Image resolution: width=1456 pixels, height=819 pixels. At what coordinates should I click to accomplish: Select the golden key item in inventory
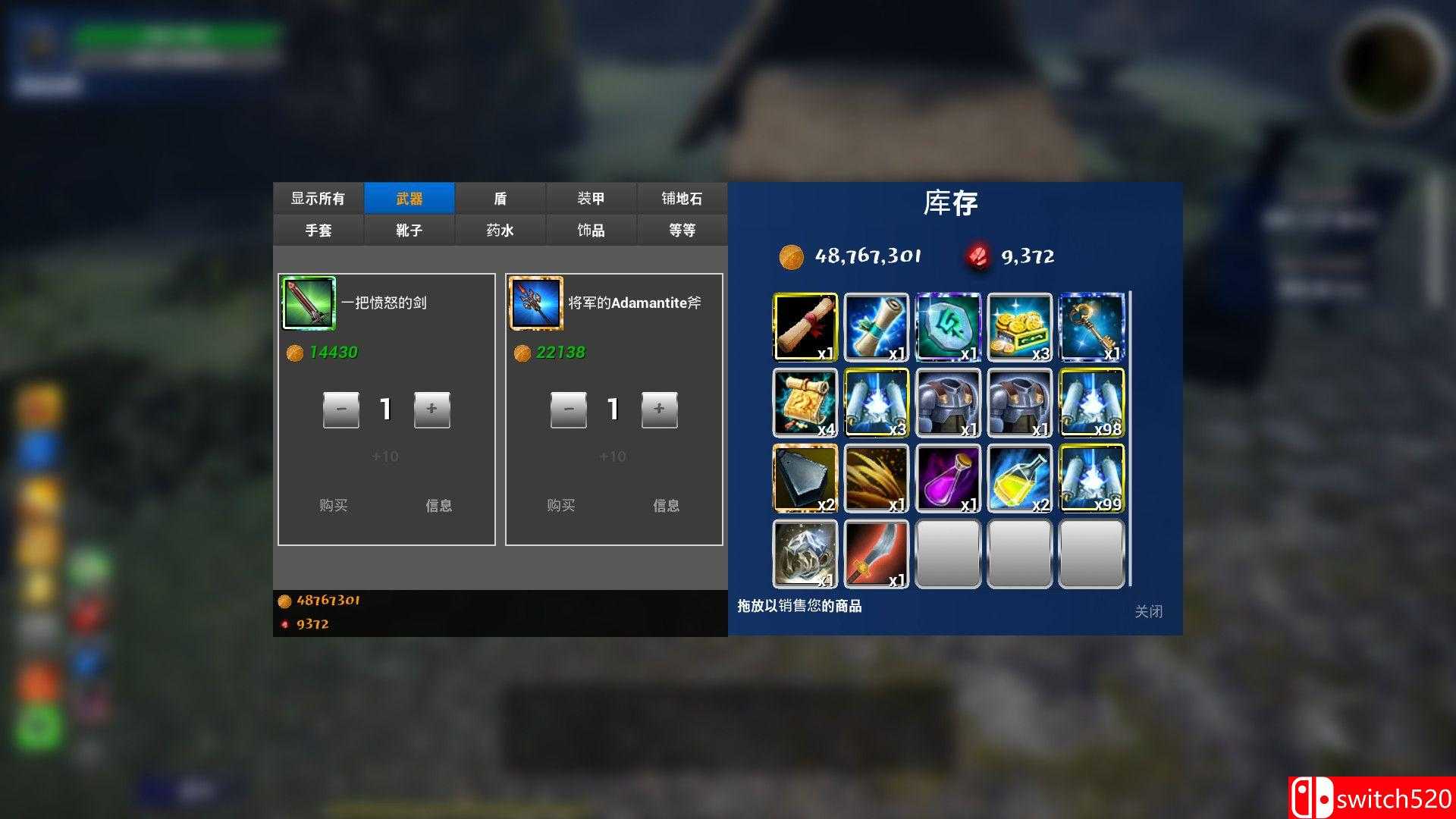click(1092, 328)
